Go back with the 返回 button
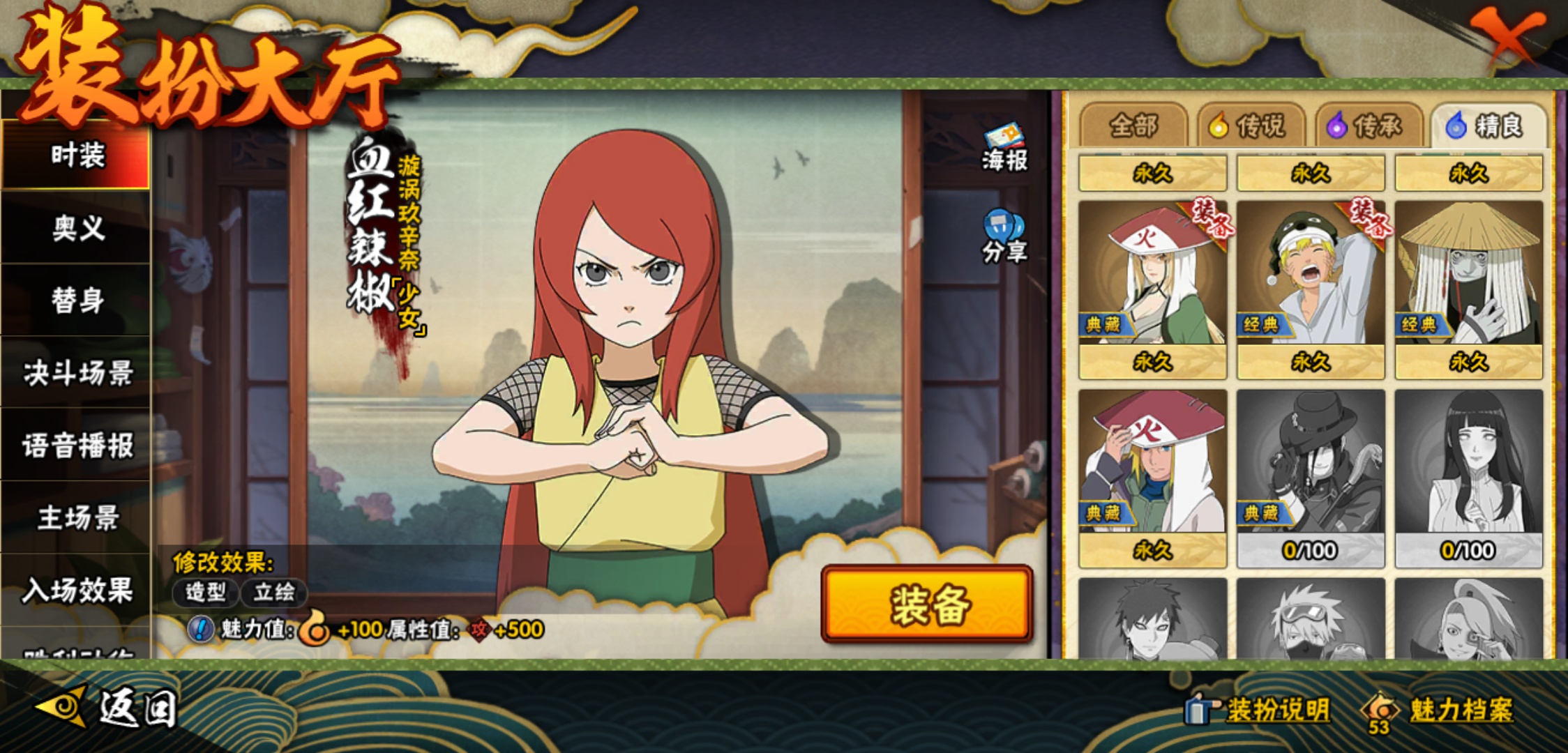 (x=108, y=708)
